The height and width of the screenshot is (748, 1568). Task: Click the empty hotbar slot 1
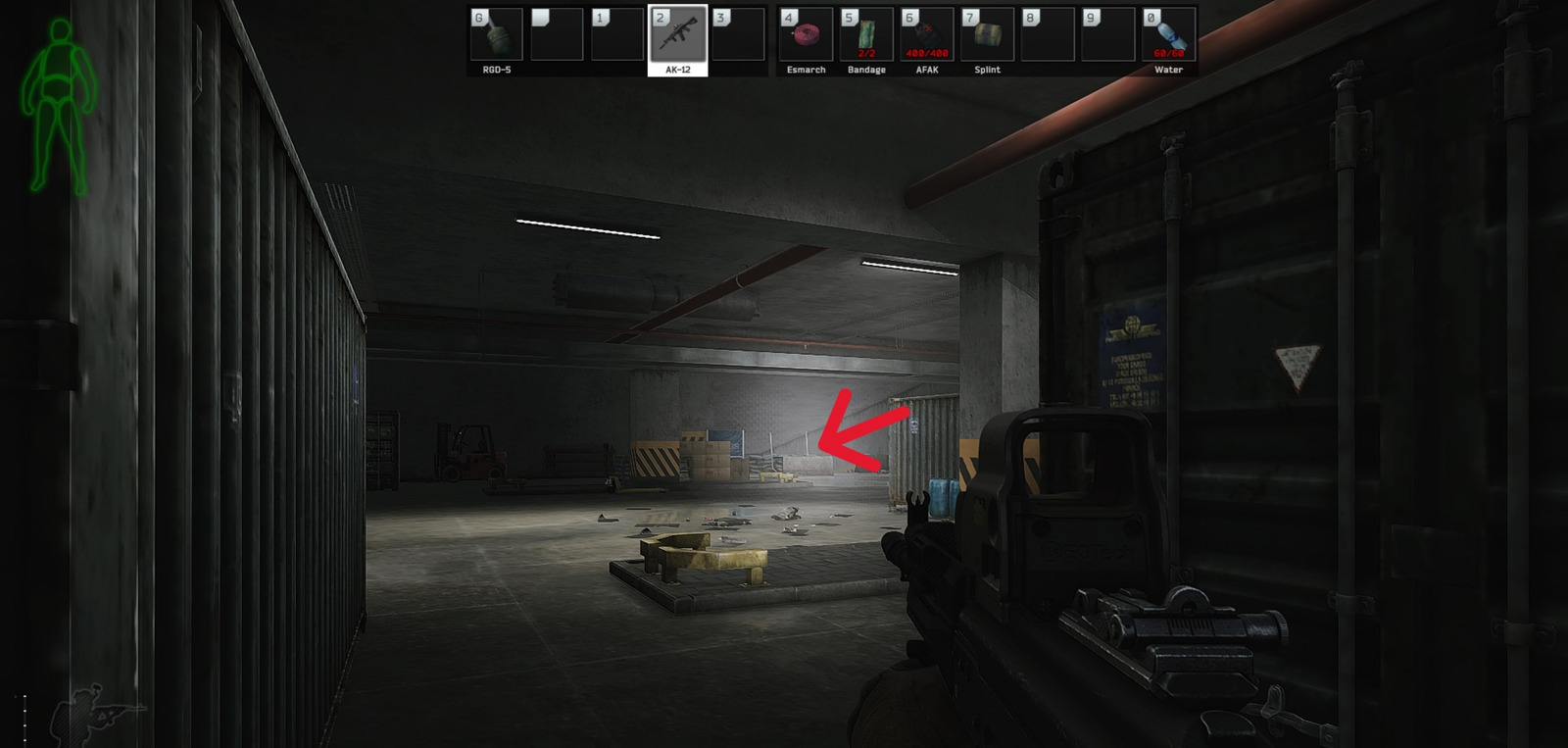tap(619, 34)
